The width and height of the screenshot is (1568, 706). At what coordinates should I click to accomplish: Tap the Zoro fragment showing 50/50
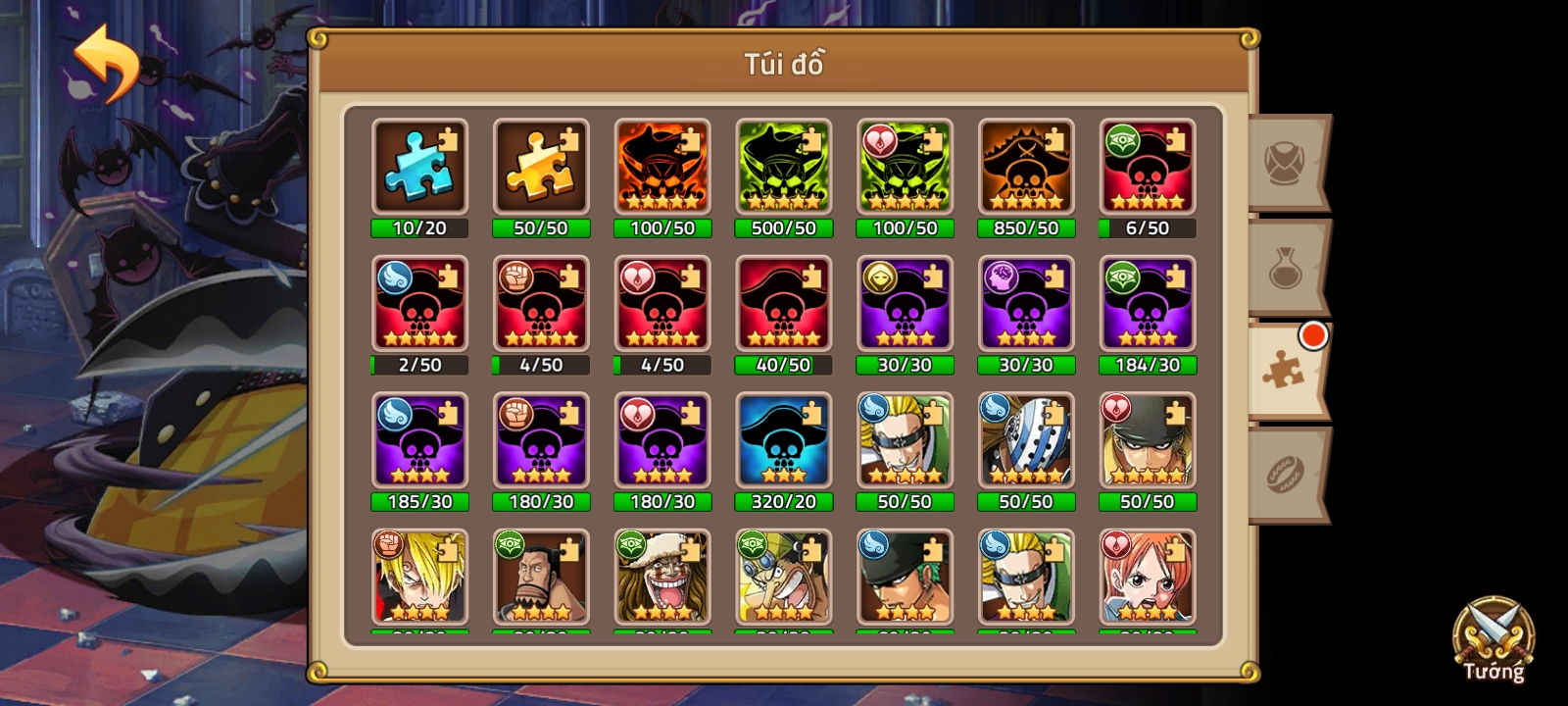(x=1147, y=441)
